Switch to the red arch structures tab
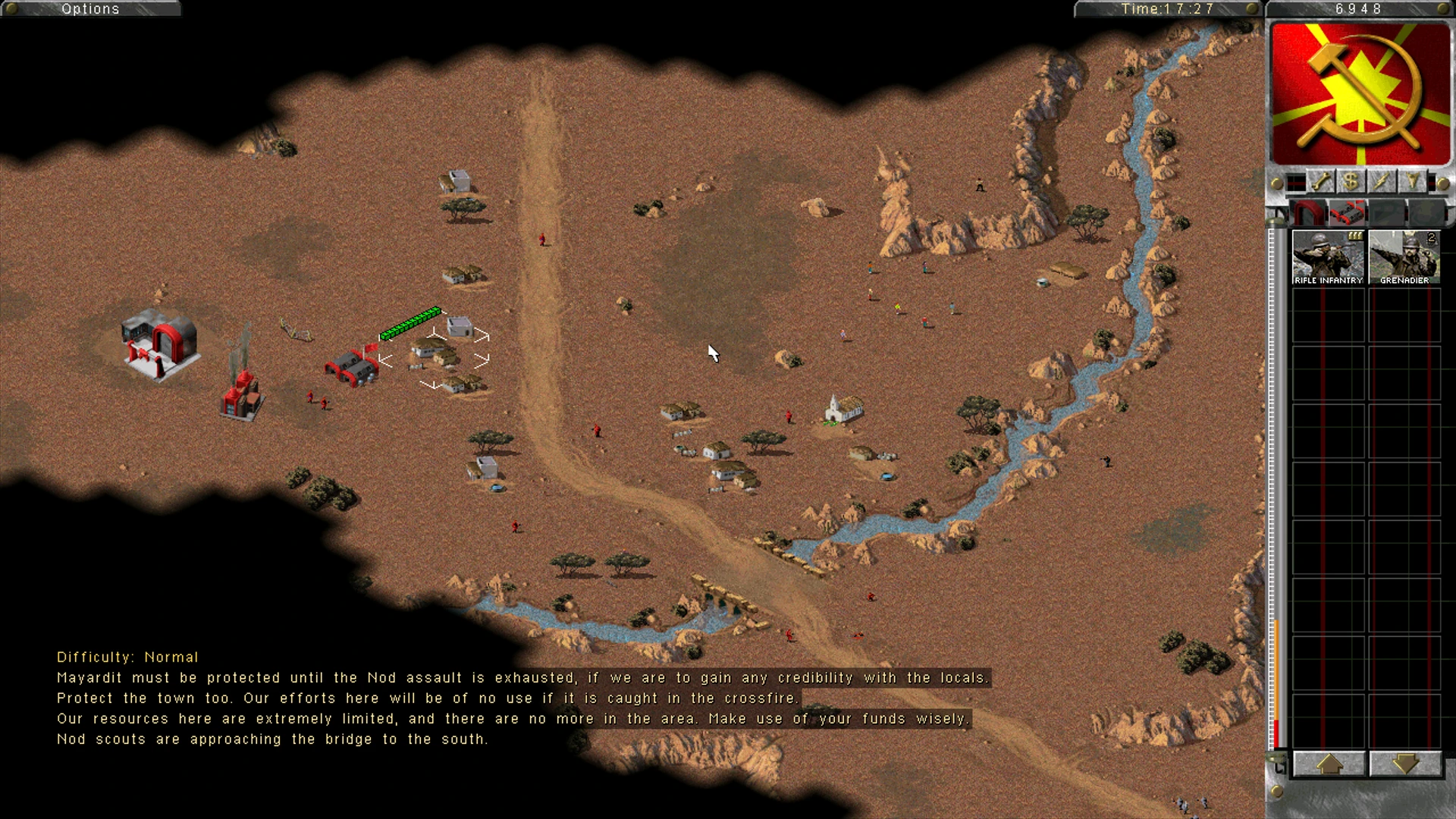1456x819 pixels. (x=1309, y=213)
